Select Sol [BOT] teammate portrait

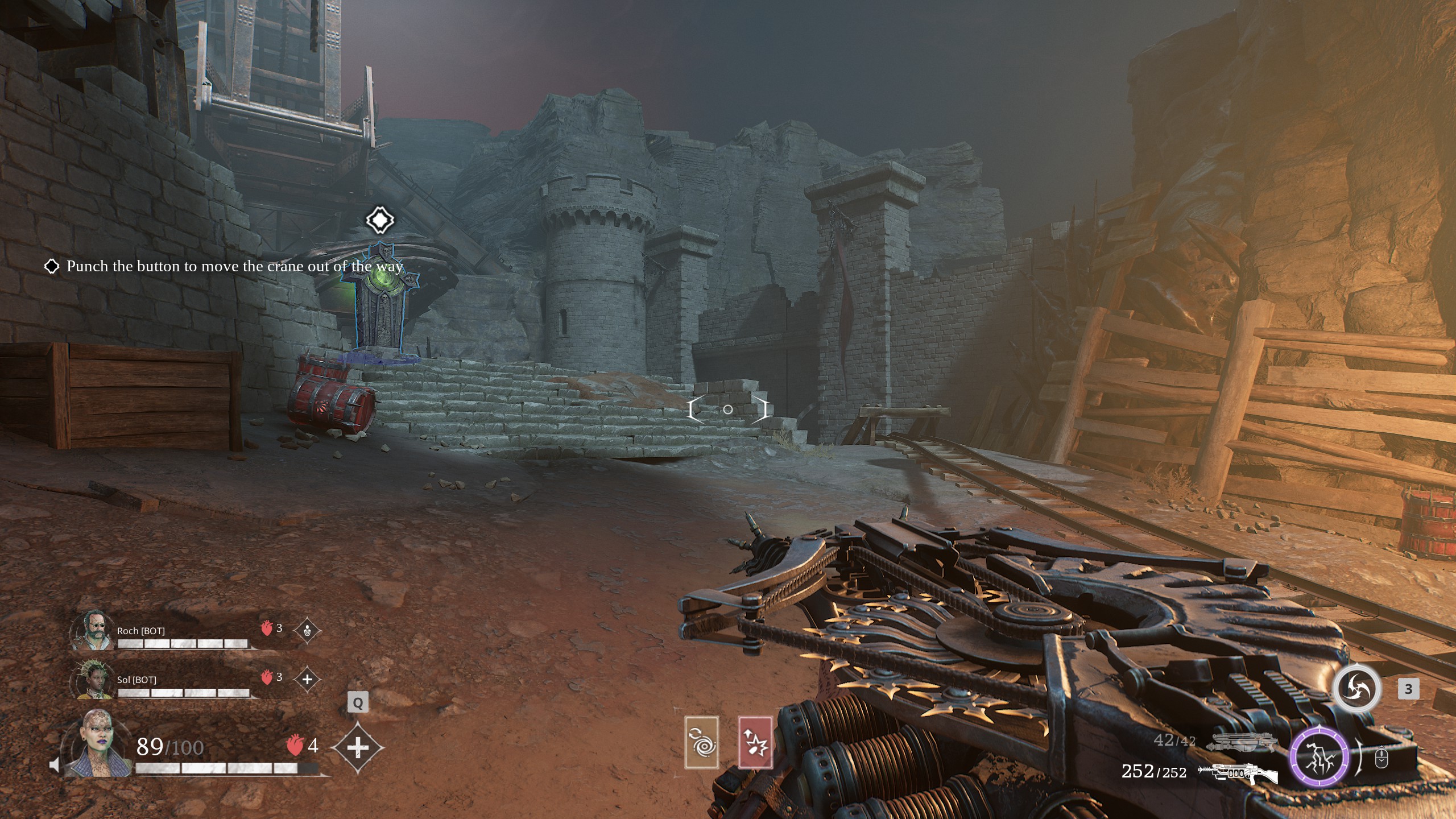pyautogui.click(x=90, y=679)
